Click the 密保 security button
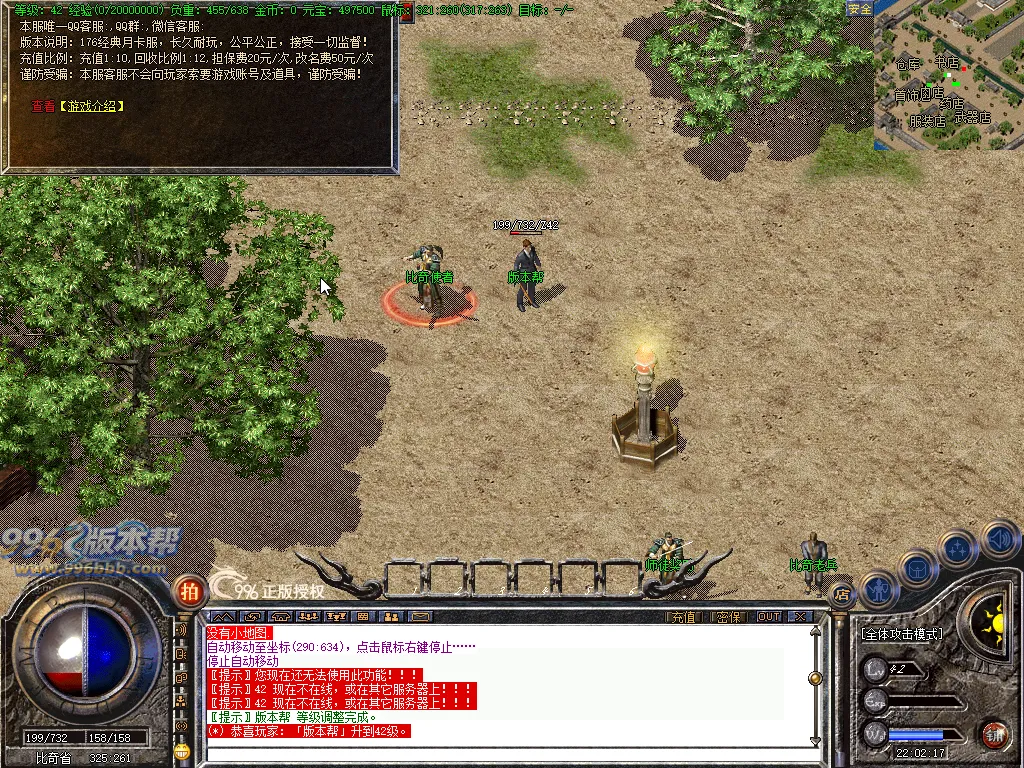The height and width of the screenshot is (768, 1024). click(x=729, y=617)
